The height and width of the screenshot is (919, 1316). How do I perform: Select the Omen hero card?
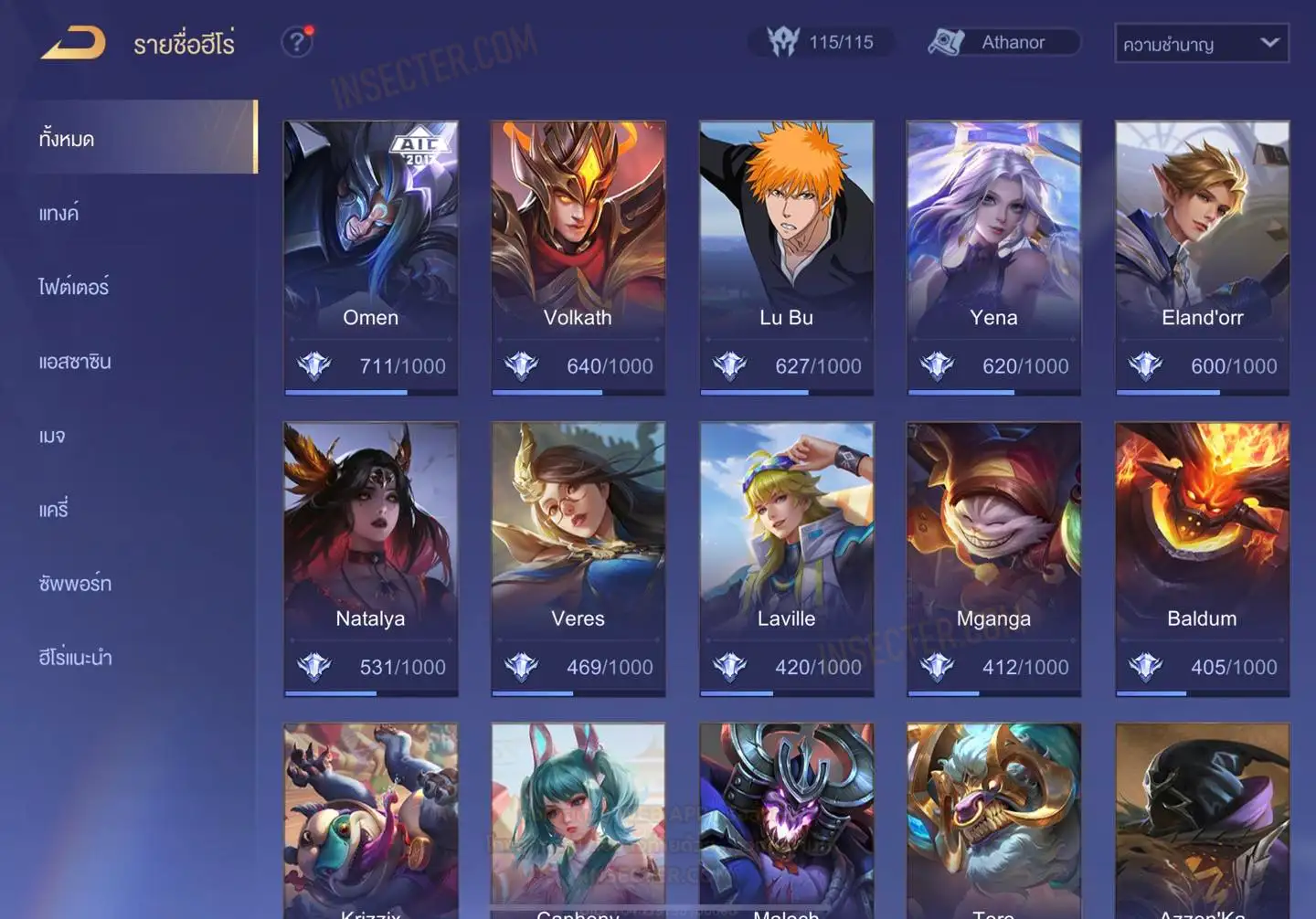[371, 258]
